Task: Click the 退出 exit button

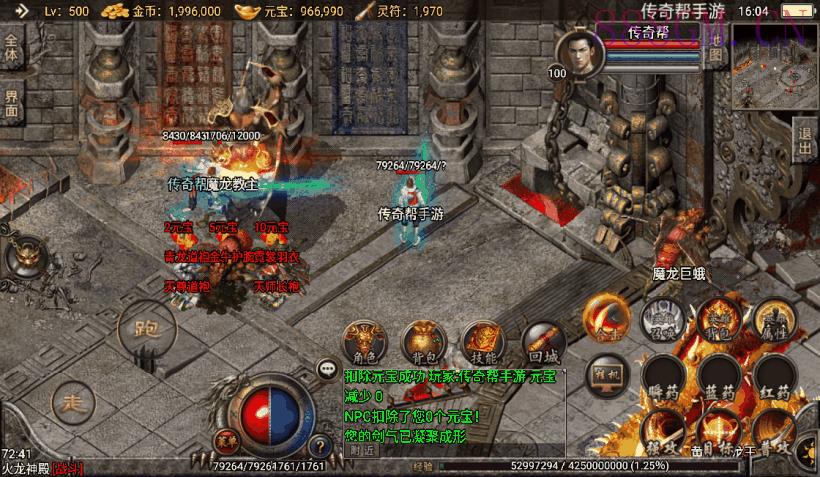Action: click(x=805, y=139)
